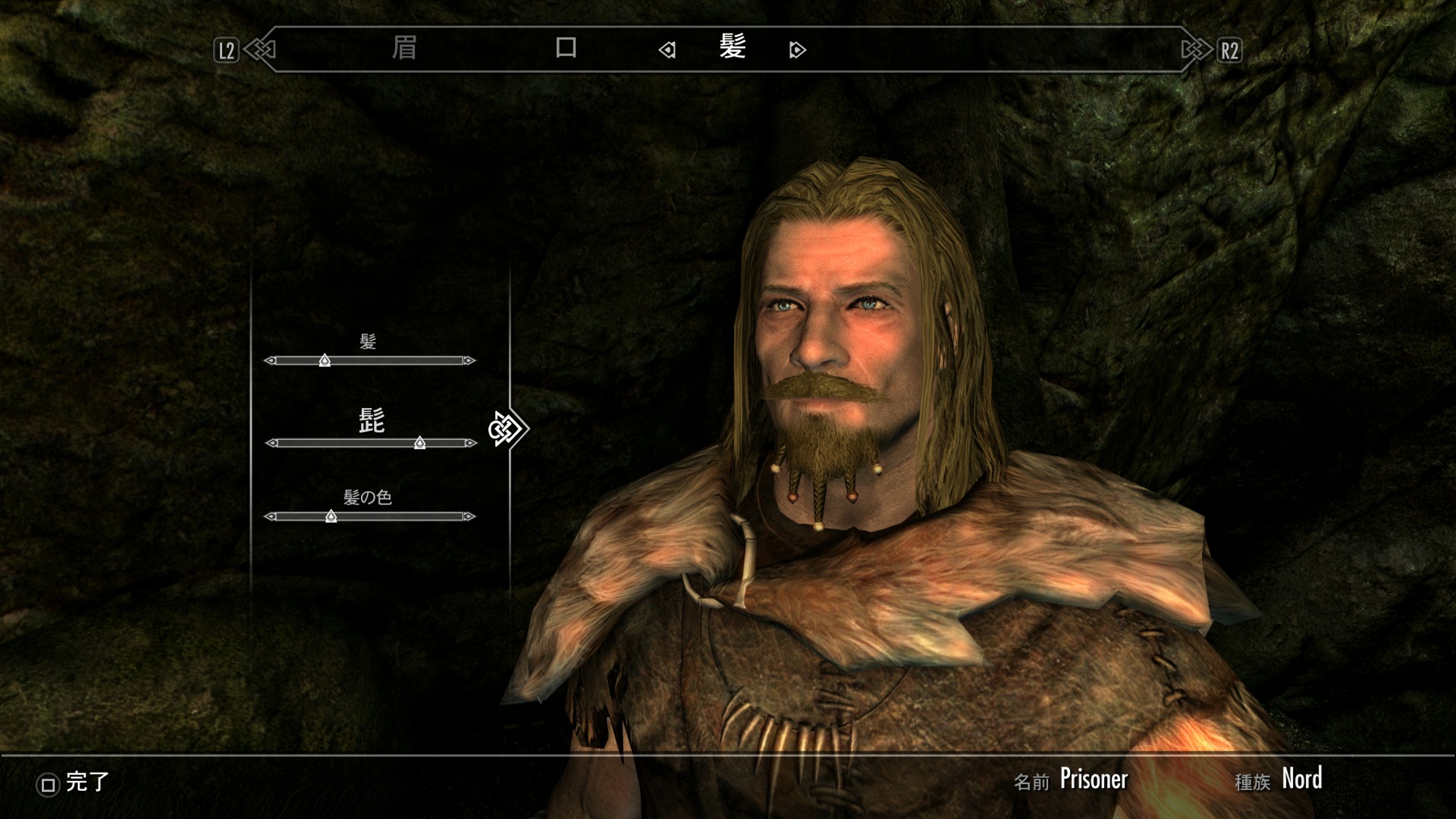1456x819 pixels.
Task: Adjust the 髪 hair style slider
Action: click(325, 360)
